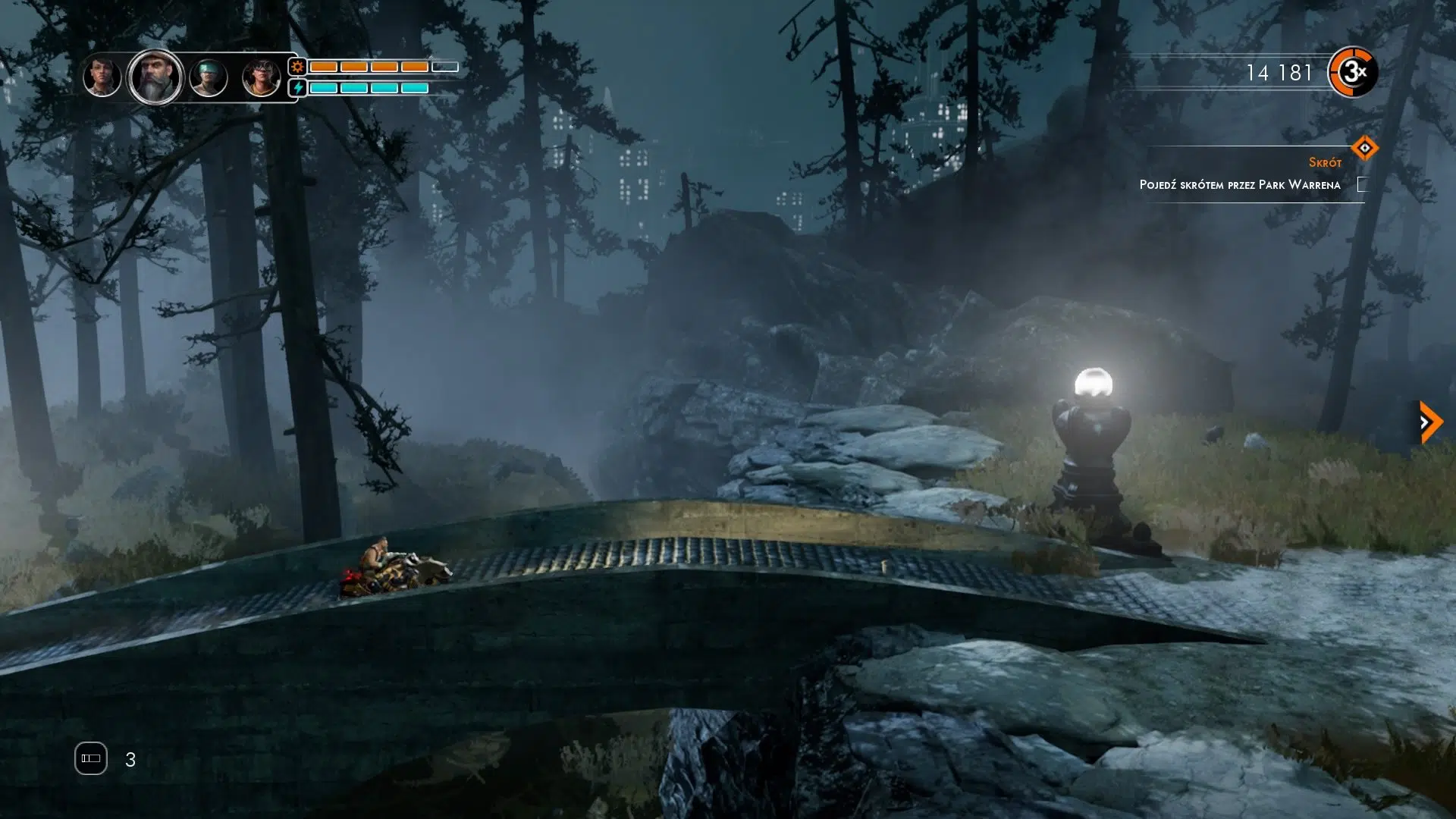1456x819 pixels.
Task: Select the item slot in bottom-left corner
Action: (91, 758)
